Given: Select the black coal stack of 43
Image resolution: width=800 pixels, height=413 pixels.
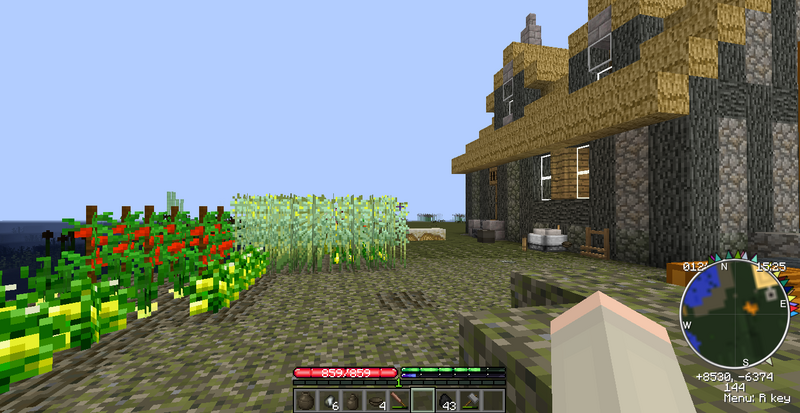Looking at the screenshot, I should coord(445,401).
